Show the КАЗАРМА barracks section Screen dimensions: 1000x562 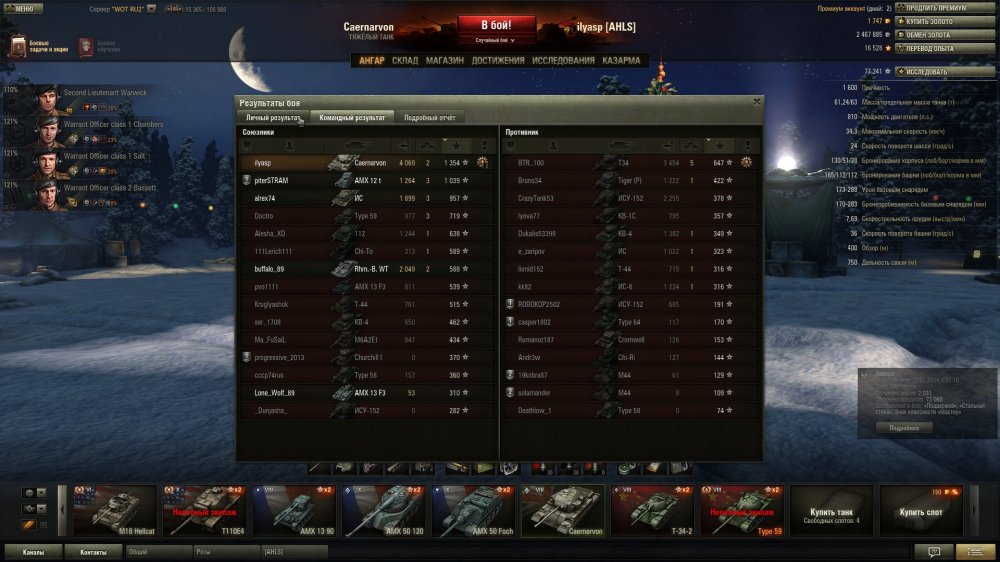pos(621,61)
